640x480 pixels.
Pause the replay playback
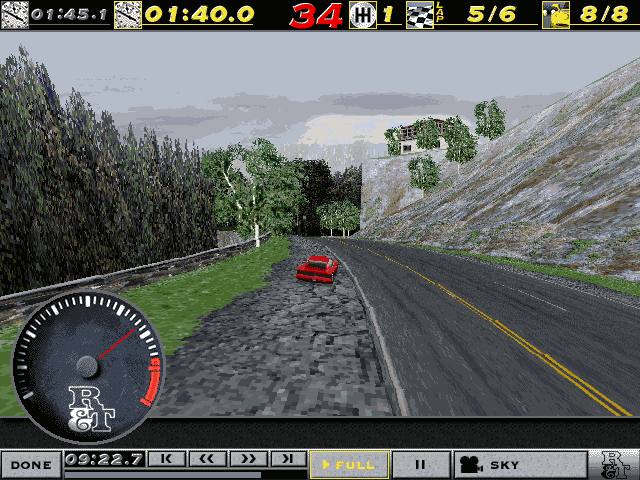tap(421, 464)
